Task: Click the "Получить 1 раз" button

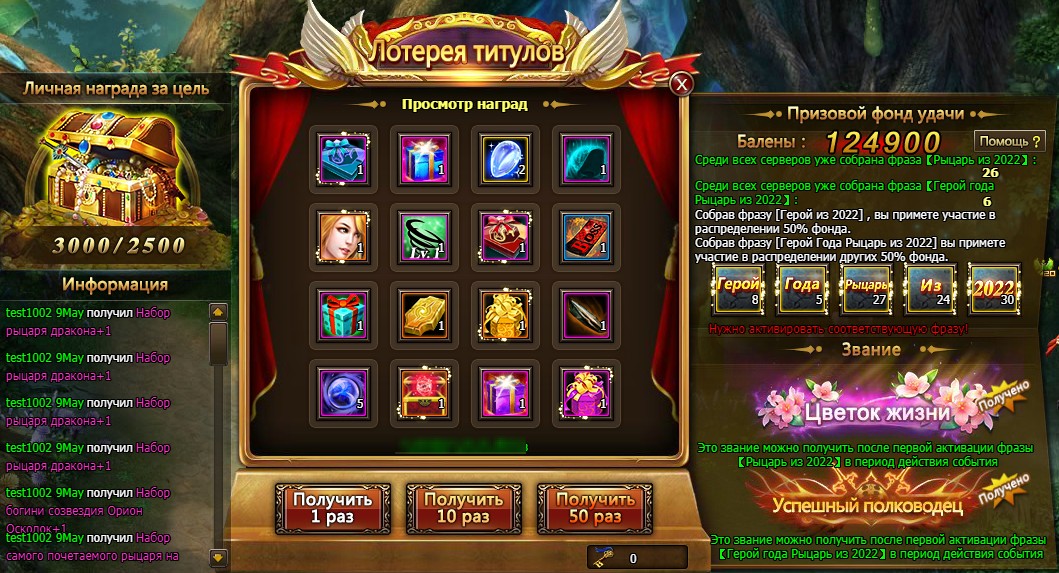Action: [332, 508]
